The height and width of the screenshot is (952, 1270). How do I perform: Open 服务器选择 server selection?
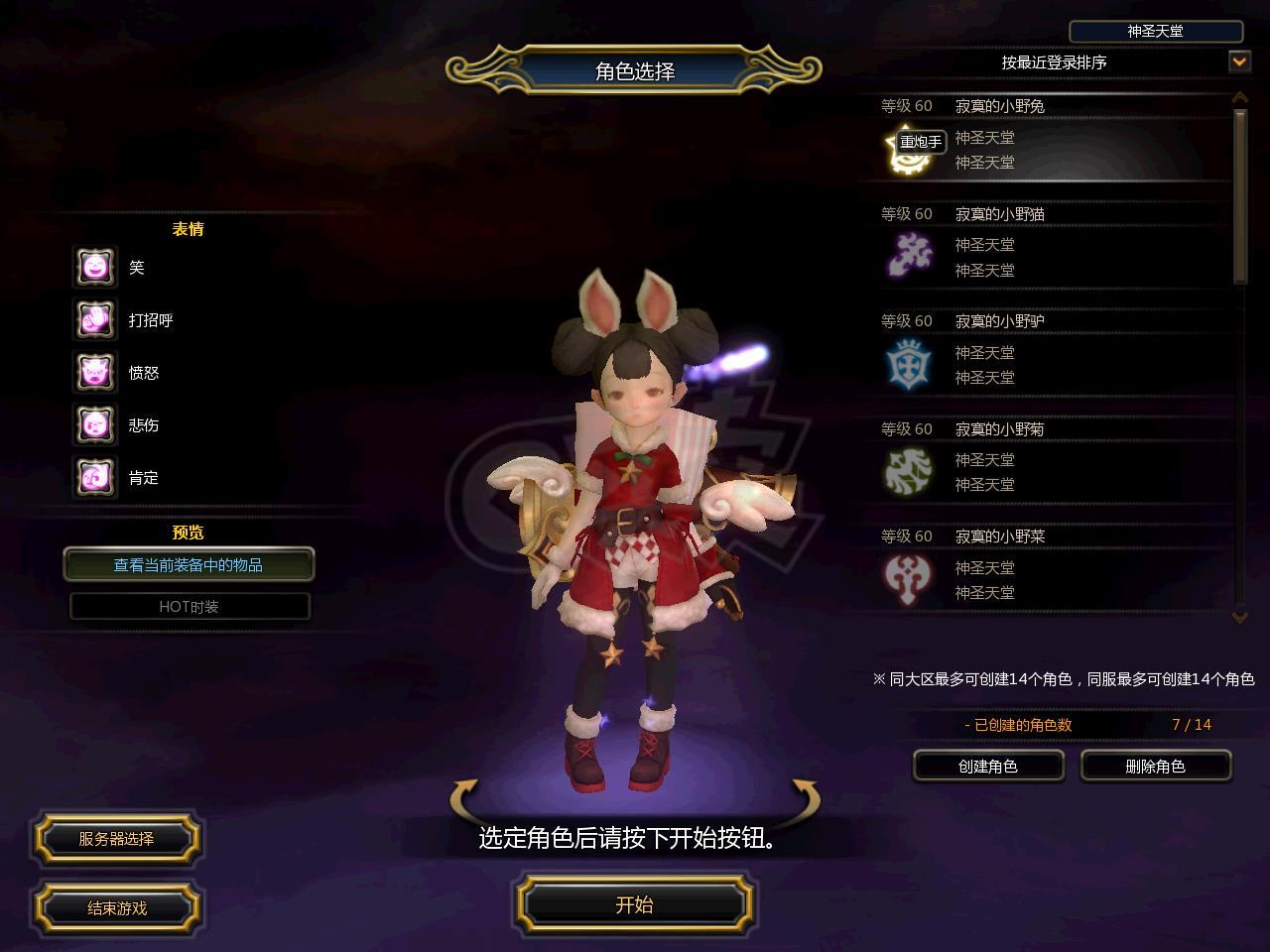(117, 839)
